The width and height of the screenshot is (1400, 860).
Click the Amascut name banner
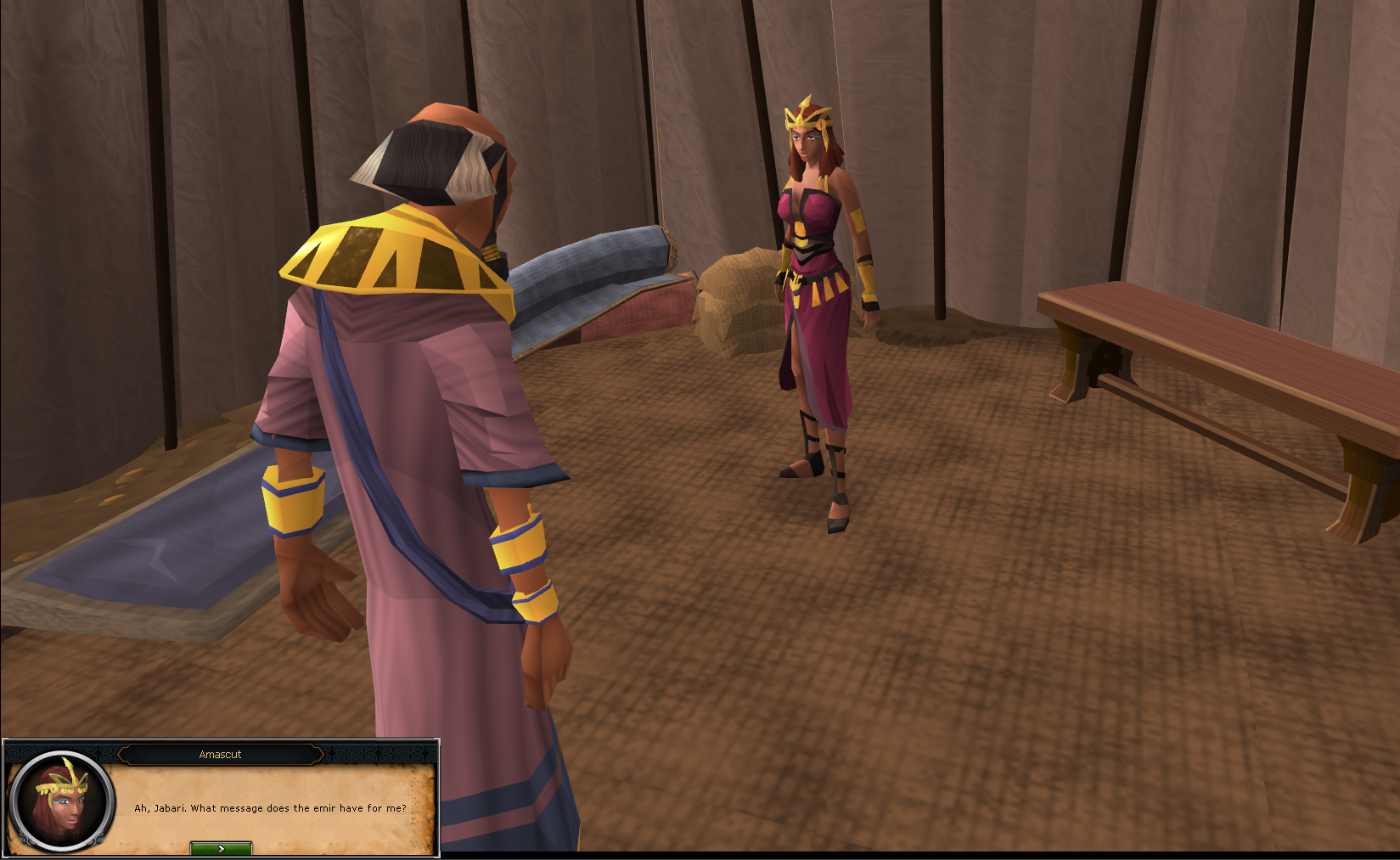(x=220, y=754)
